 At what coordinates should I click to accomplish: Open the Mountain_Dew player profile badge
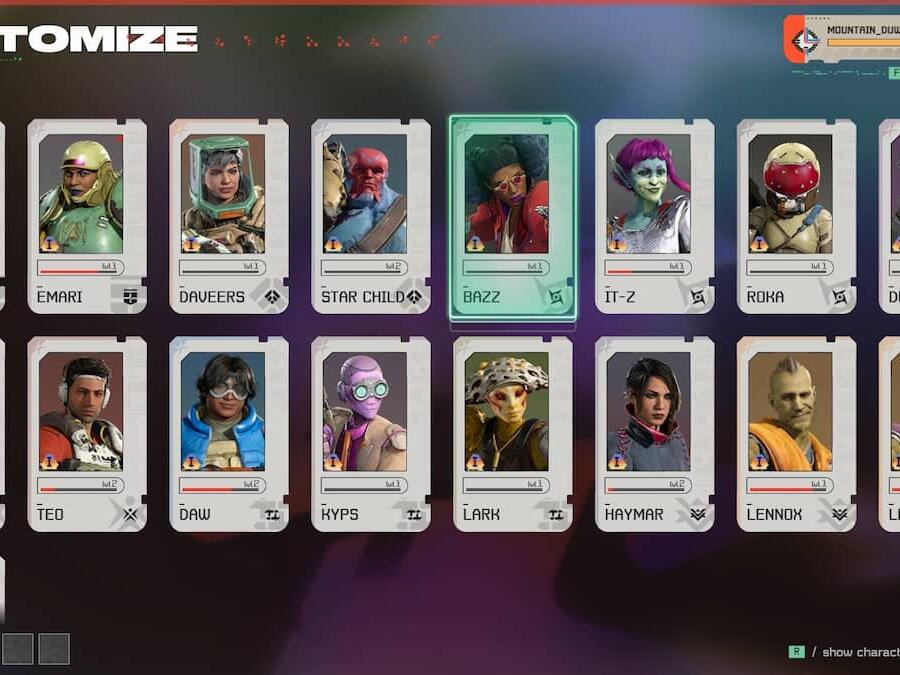tap(845, 39)
